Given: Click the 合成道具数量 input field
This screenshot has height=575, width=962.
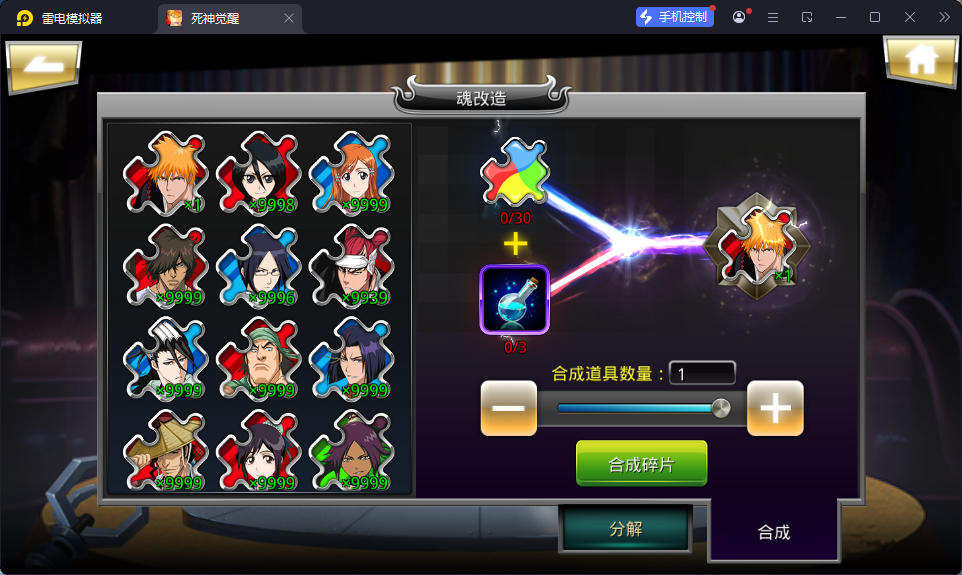Looking at the screenshot, I should pyautogui.click(x=702, y=374).
